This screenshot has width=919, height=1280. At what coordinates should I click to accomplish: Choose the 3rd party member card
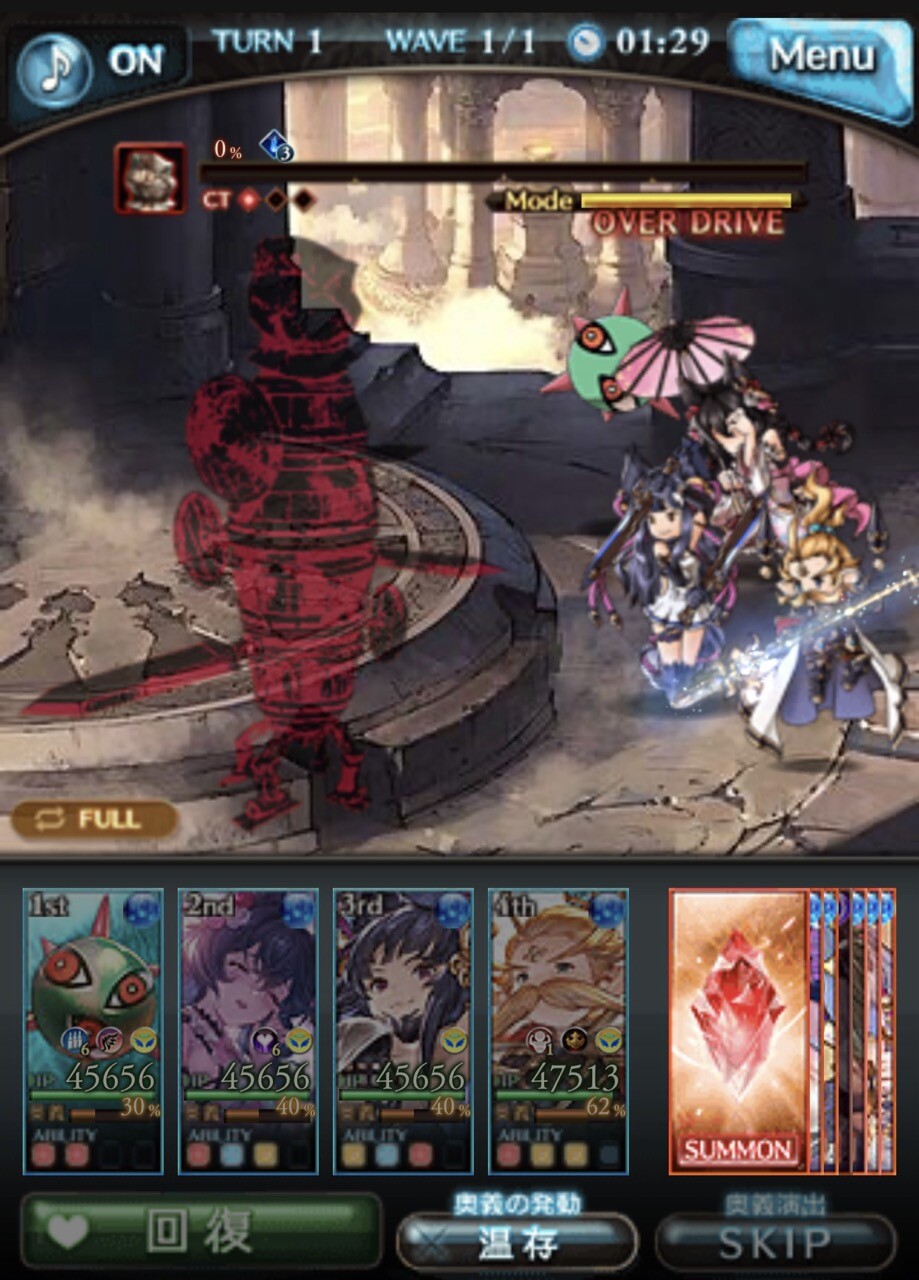click(403, 1030)
